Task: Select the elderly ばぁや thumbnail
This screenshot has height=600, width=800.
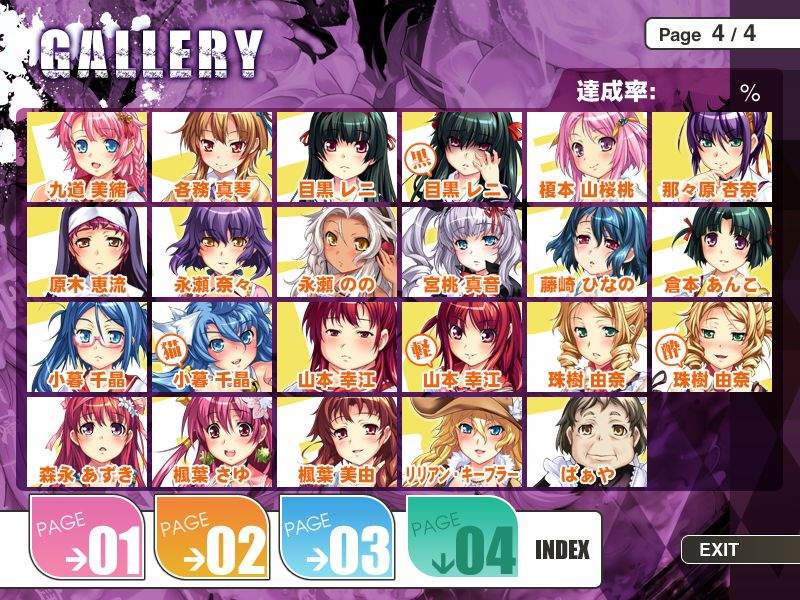Action: tap(587, 441)
